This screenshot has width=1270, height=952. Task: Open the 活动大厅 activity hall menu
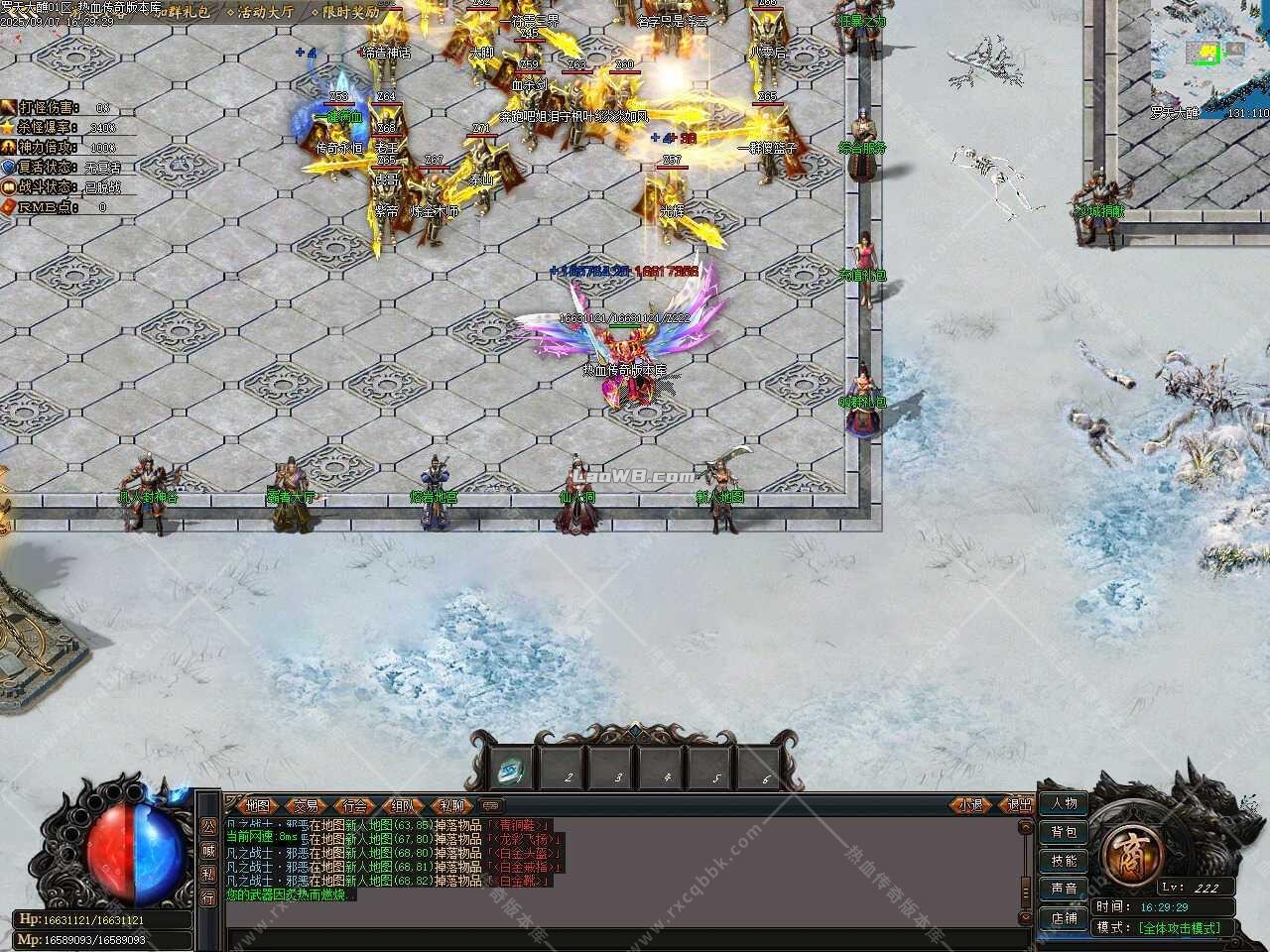click(x=260, y=13)
